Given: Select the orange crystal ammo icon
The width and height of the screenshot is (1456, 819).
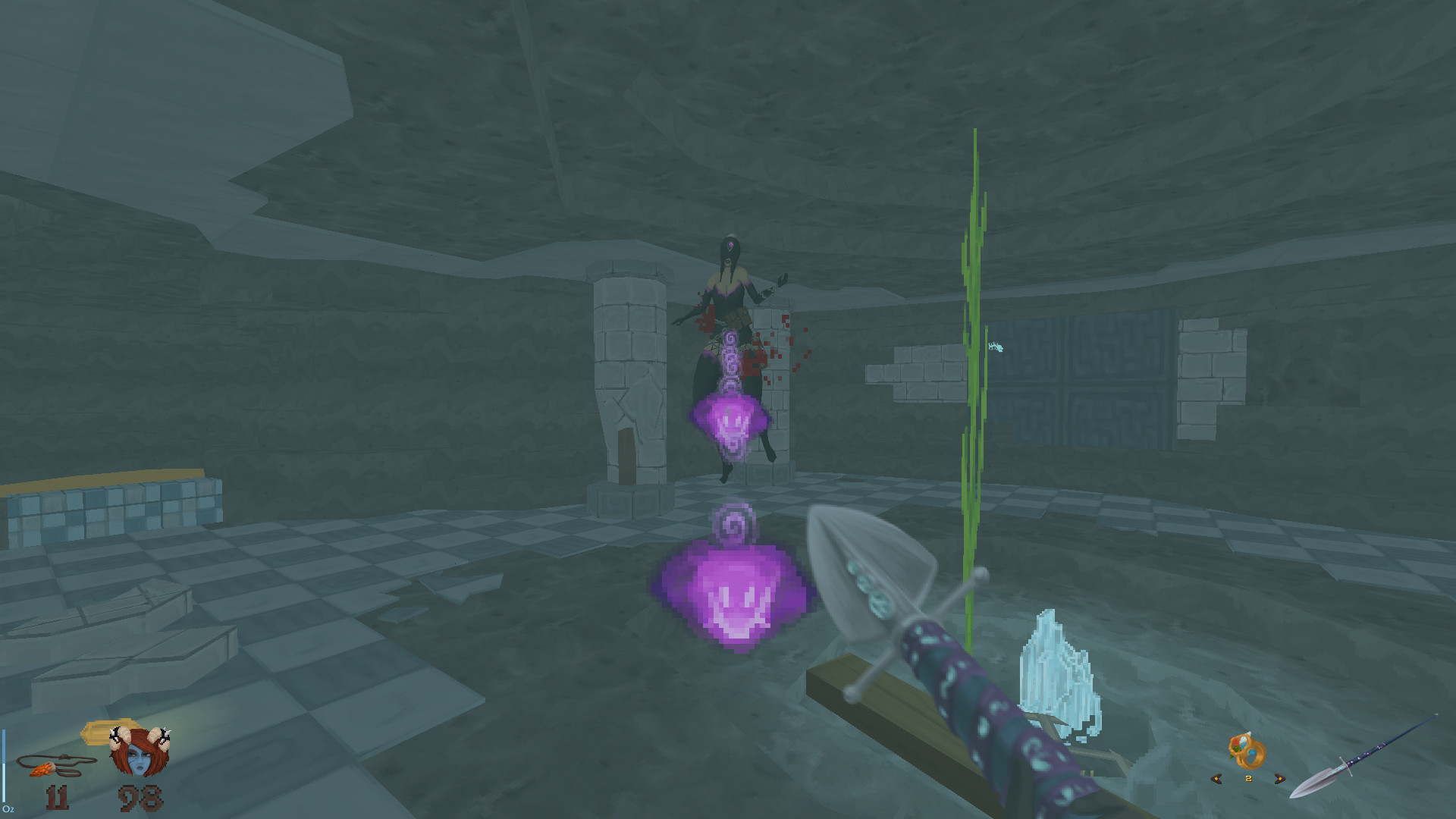Looking at the screenshot, I should (42, 770).
